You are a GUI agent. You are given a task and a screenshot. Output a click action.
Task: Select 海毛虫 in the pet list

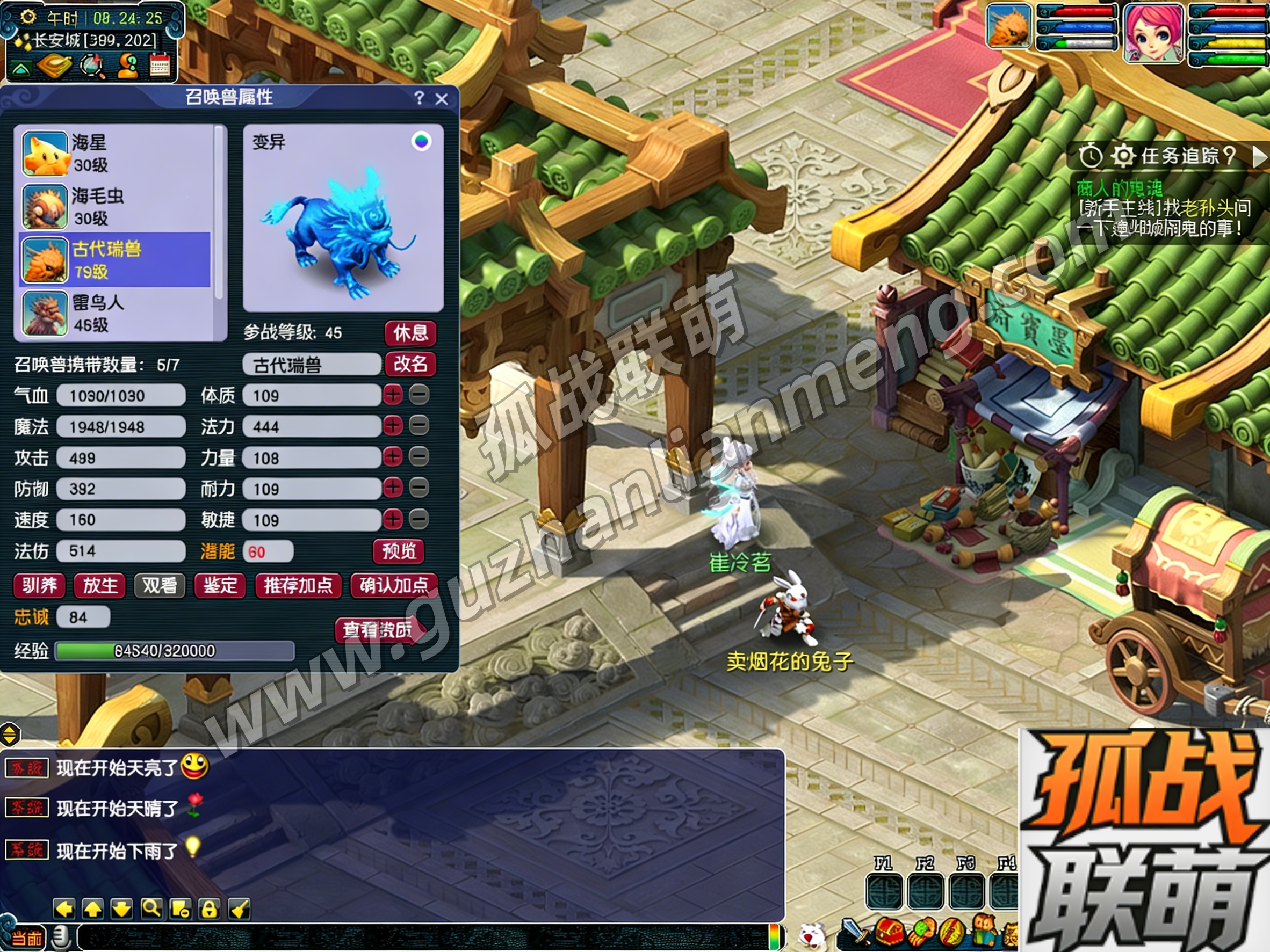click(115, 207)
